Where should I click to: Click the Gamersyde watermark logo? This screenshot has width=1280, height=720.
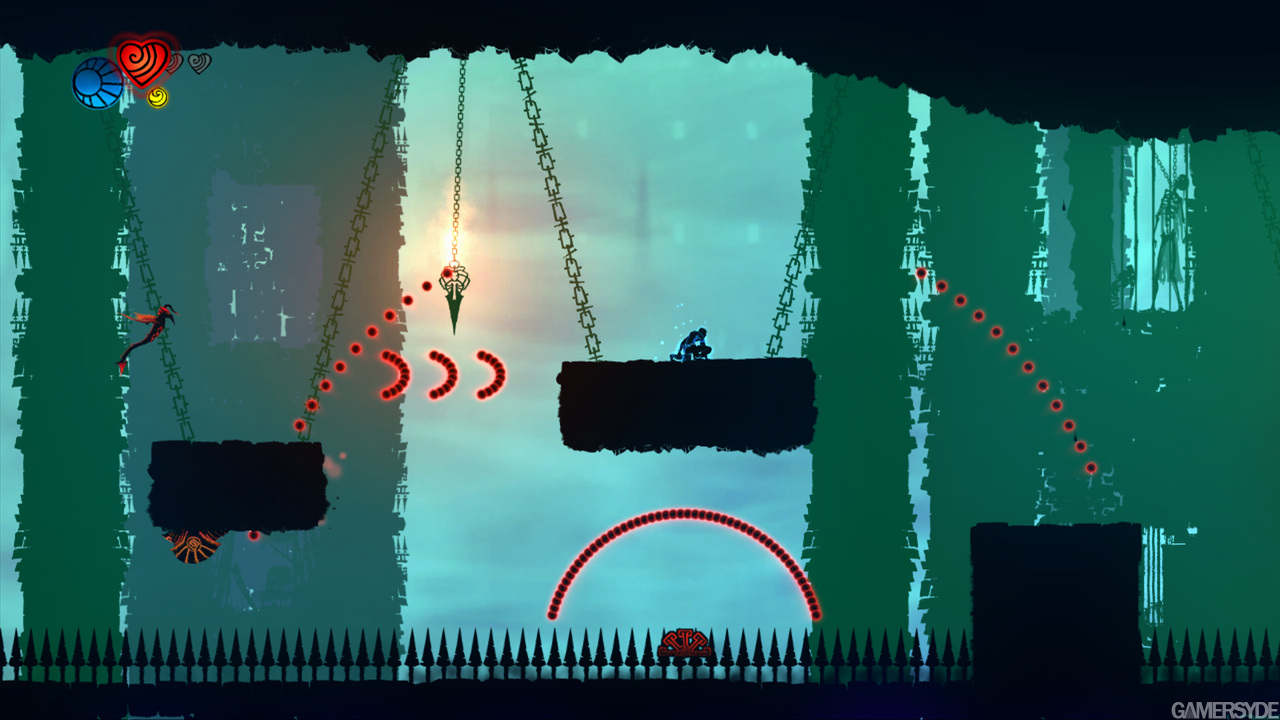pos(1223,709)
